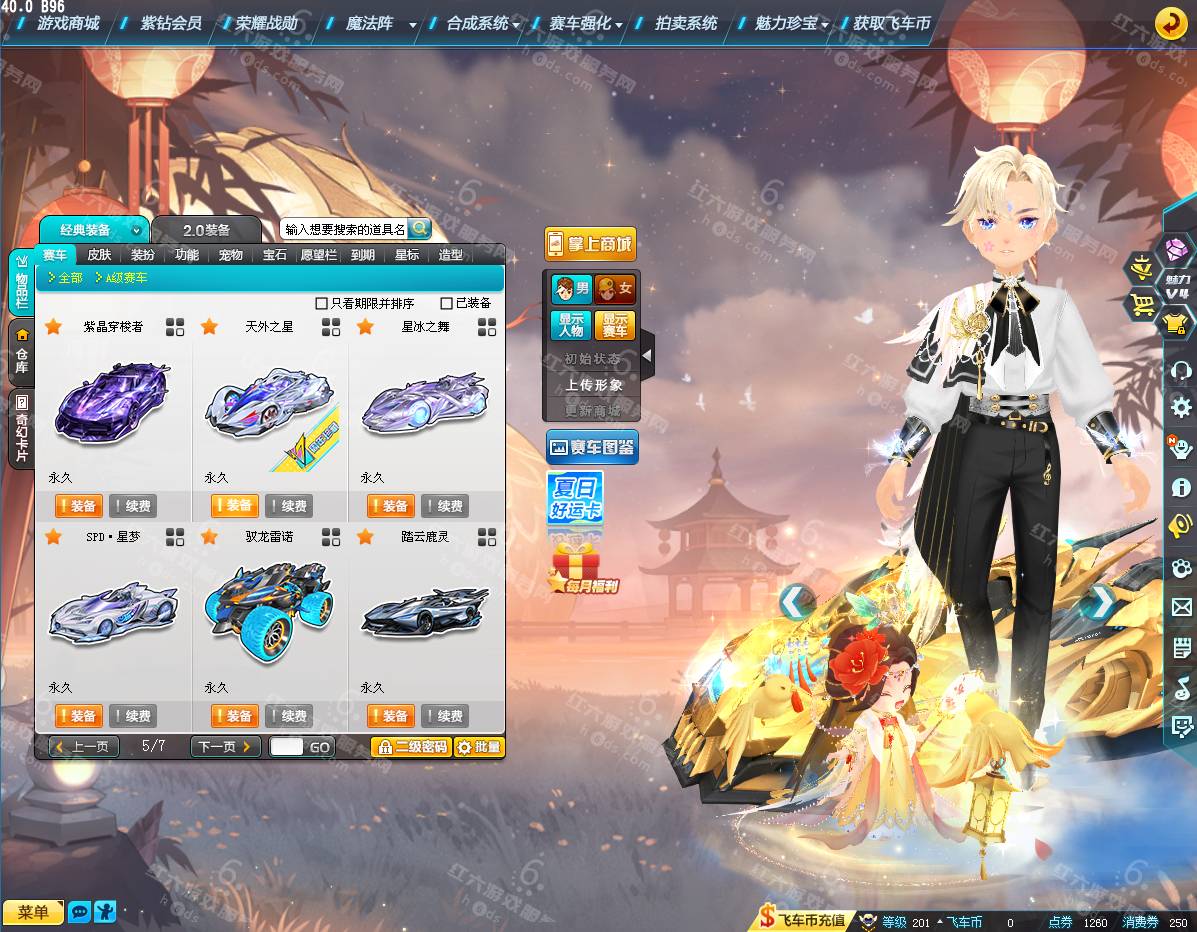1197x932 pixels.
Task: Open the 游戏商城 shop menu
Action: 68,23
